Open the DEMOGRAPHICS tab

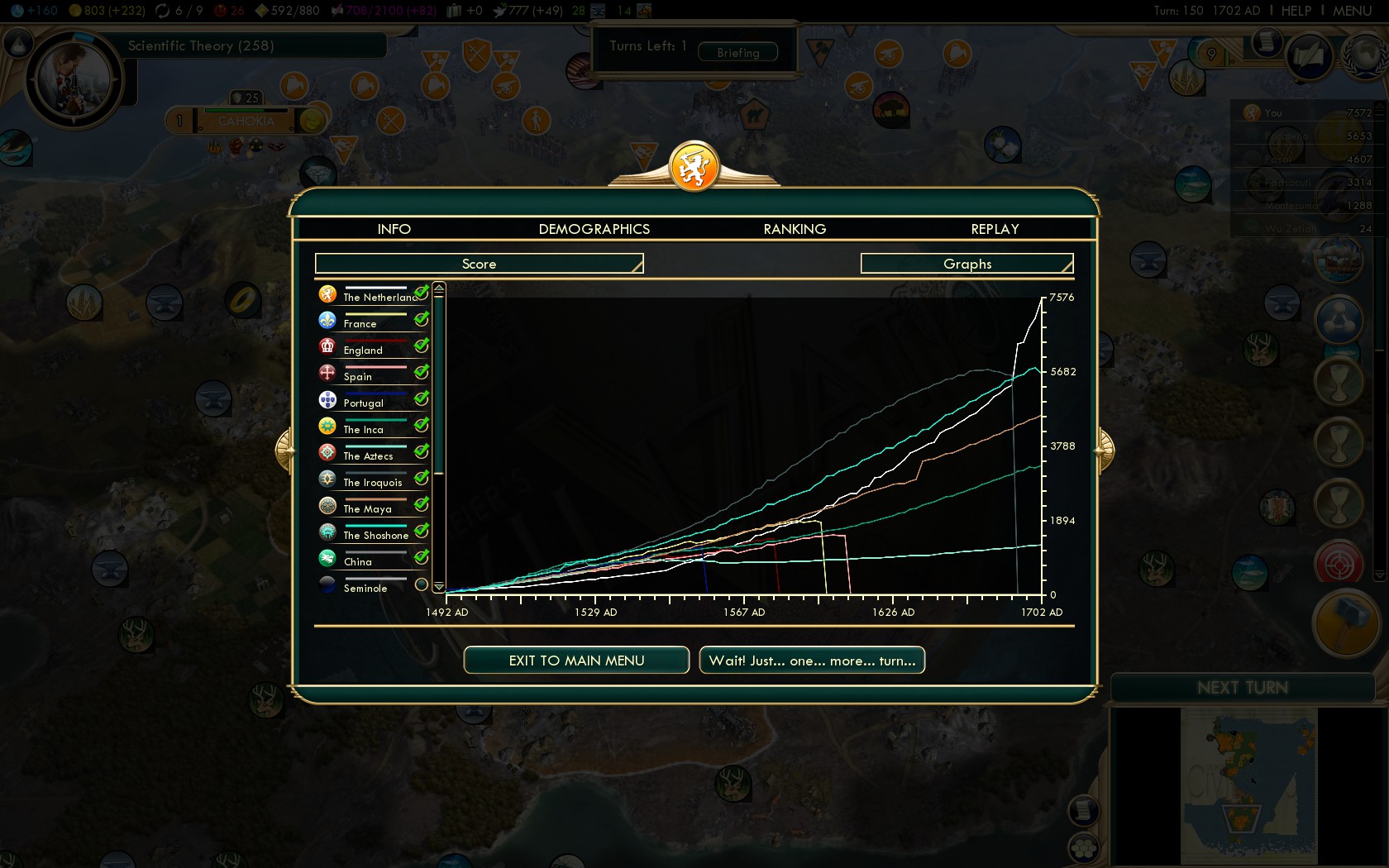[594, 229]
